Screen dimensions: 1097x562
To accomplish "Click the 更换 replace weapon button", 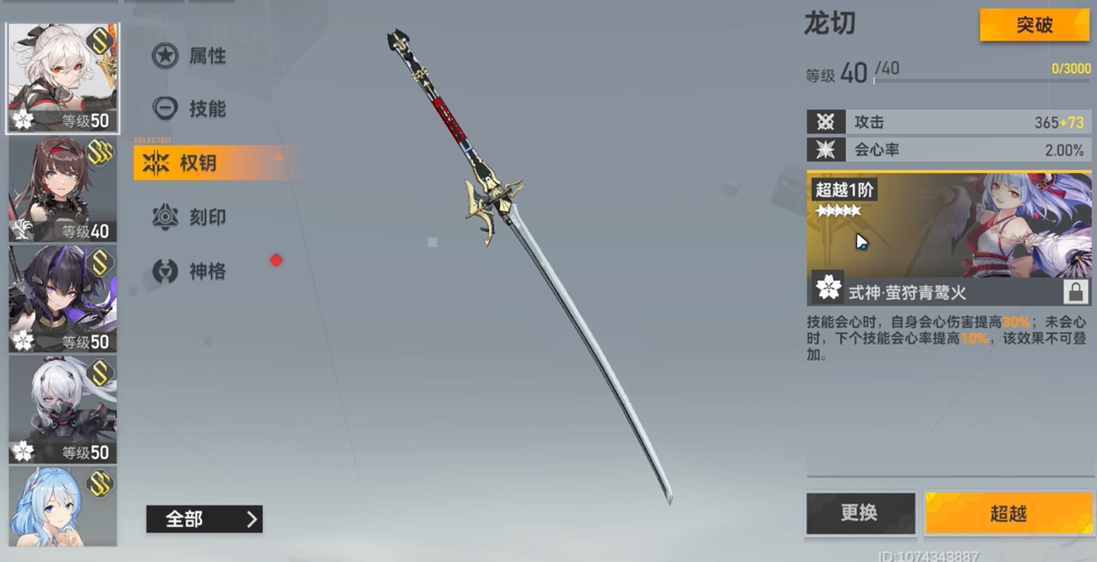I will pyautogui.click(x=860, y=513).
